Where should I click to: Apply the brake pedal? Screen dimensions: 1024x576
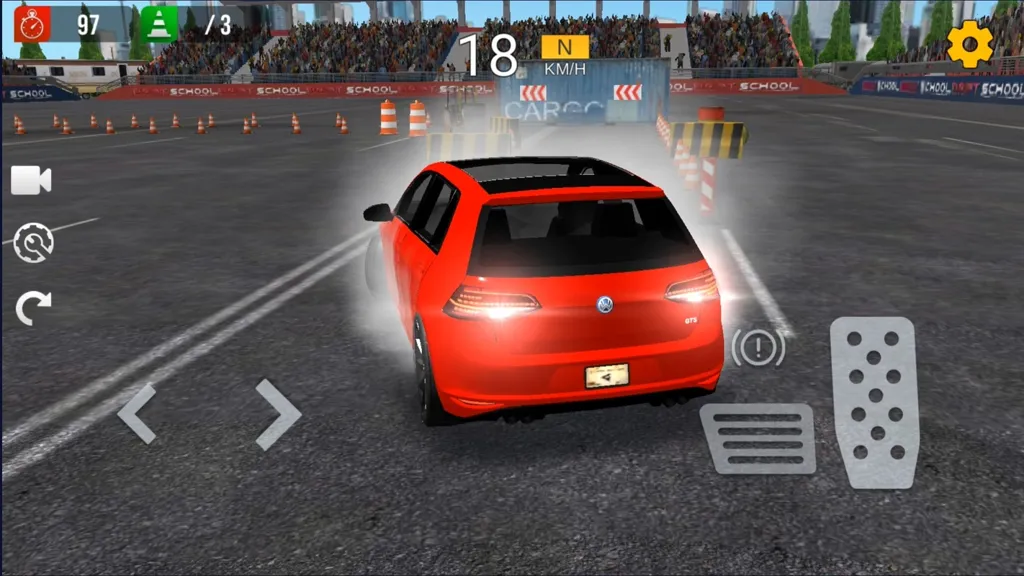coord(757,438)
